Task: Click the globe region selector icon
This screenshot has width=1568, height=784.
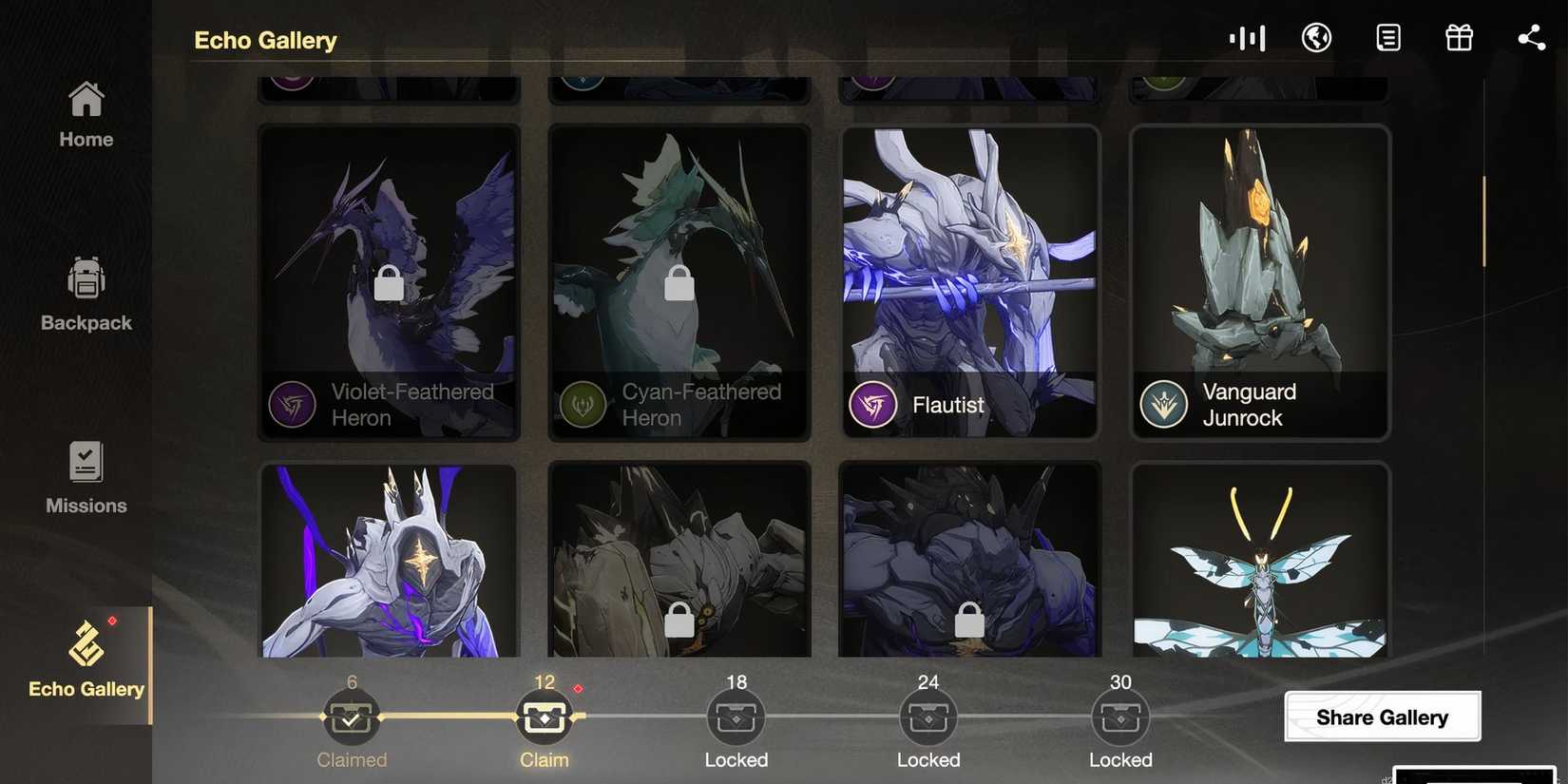Action: [x=1317, y=38]
